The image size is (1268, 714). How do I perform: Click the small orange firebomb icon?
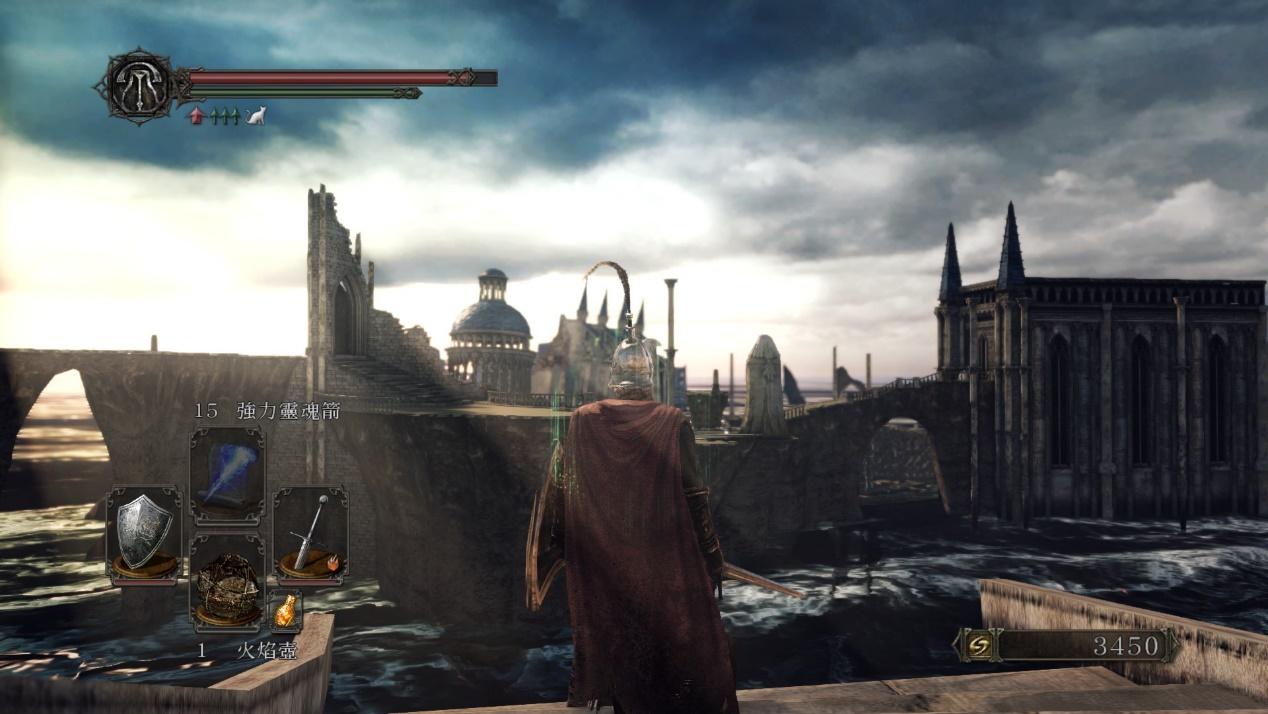(x=285, y=609)
